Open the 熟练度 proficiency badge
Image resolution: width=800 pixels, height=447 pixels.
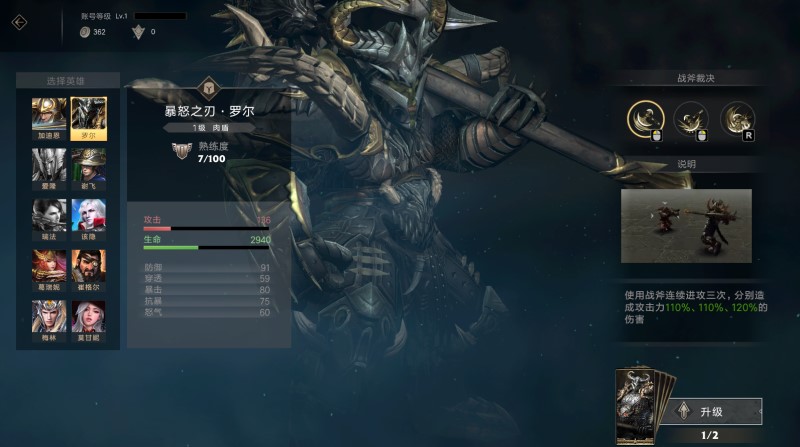182,151
